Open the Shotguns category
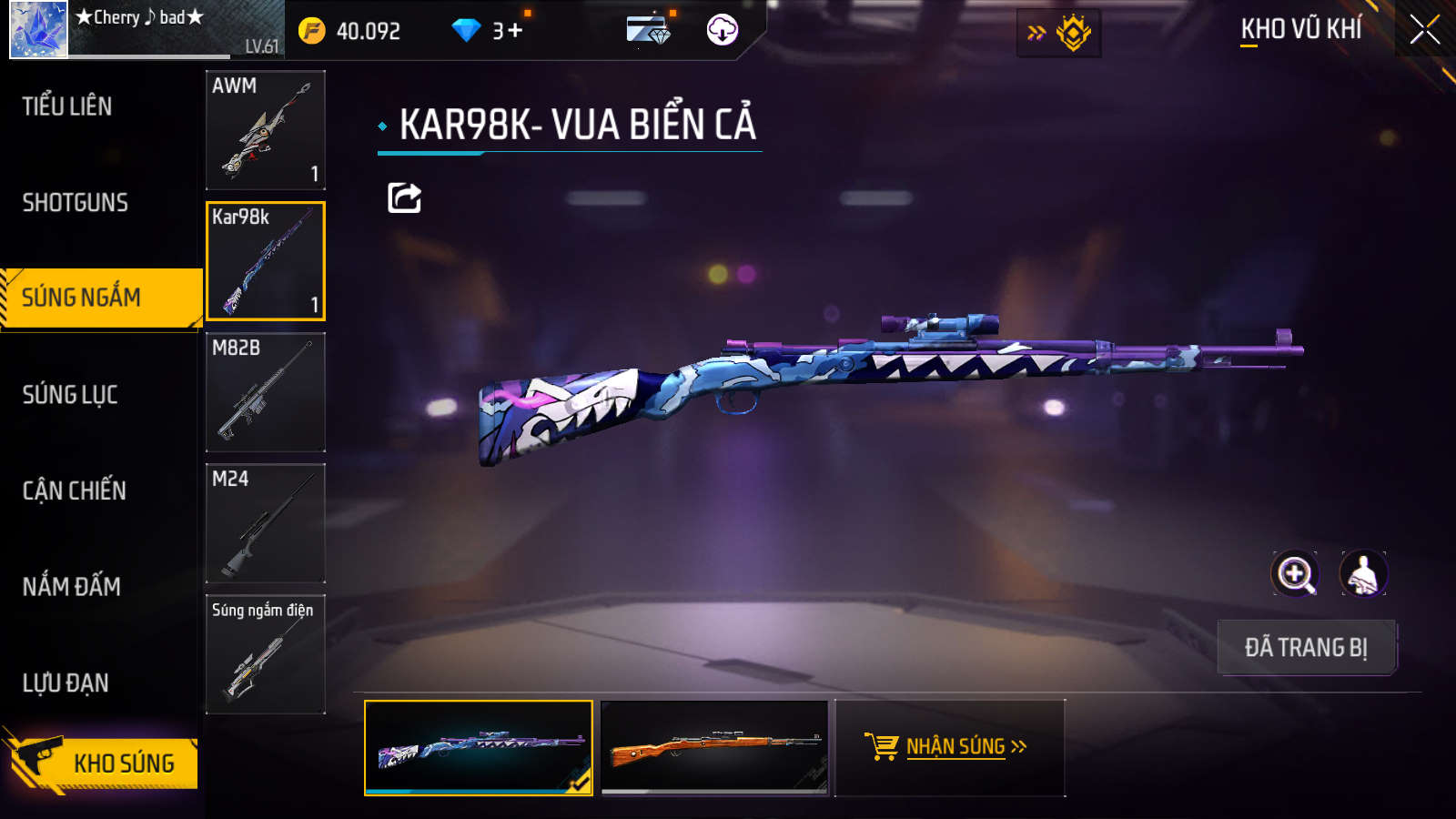Screen dimensions: 1456x819 [76, 202]
